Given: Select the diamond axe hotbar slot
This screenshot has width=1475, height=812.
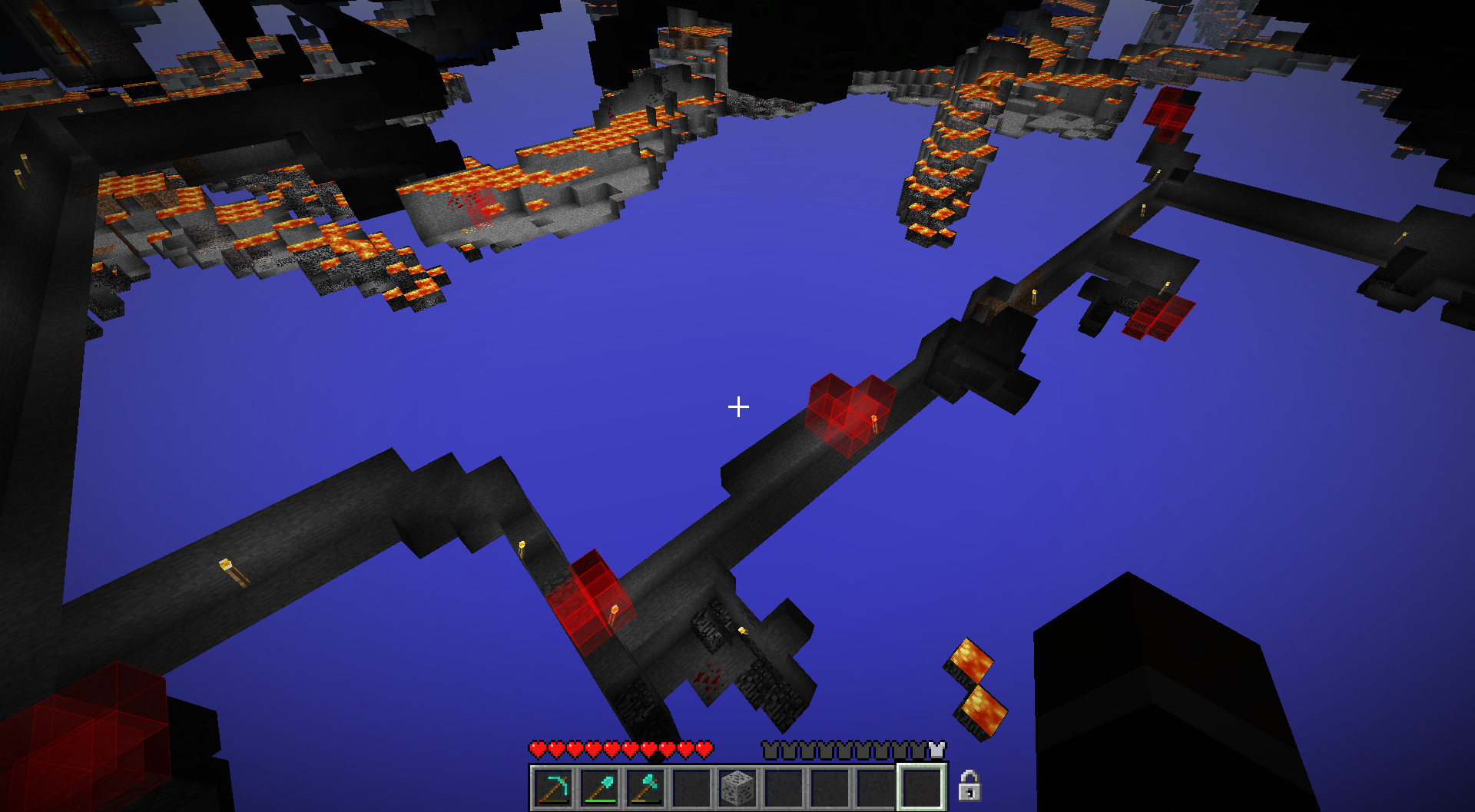Looking at the screenshot, I should (645, 788).
